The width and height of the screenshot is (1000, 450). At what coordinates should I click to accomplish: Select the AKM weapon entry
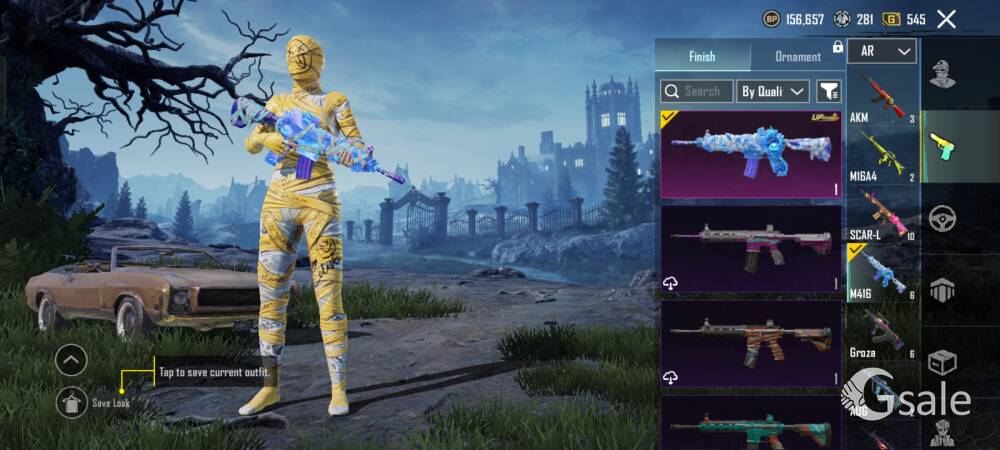[x=882, y=98]
